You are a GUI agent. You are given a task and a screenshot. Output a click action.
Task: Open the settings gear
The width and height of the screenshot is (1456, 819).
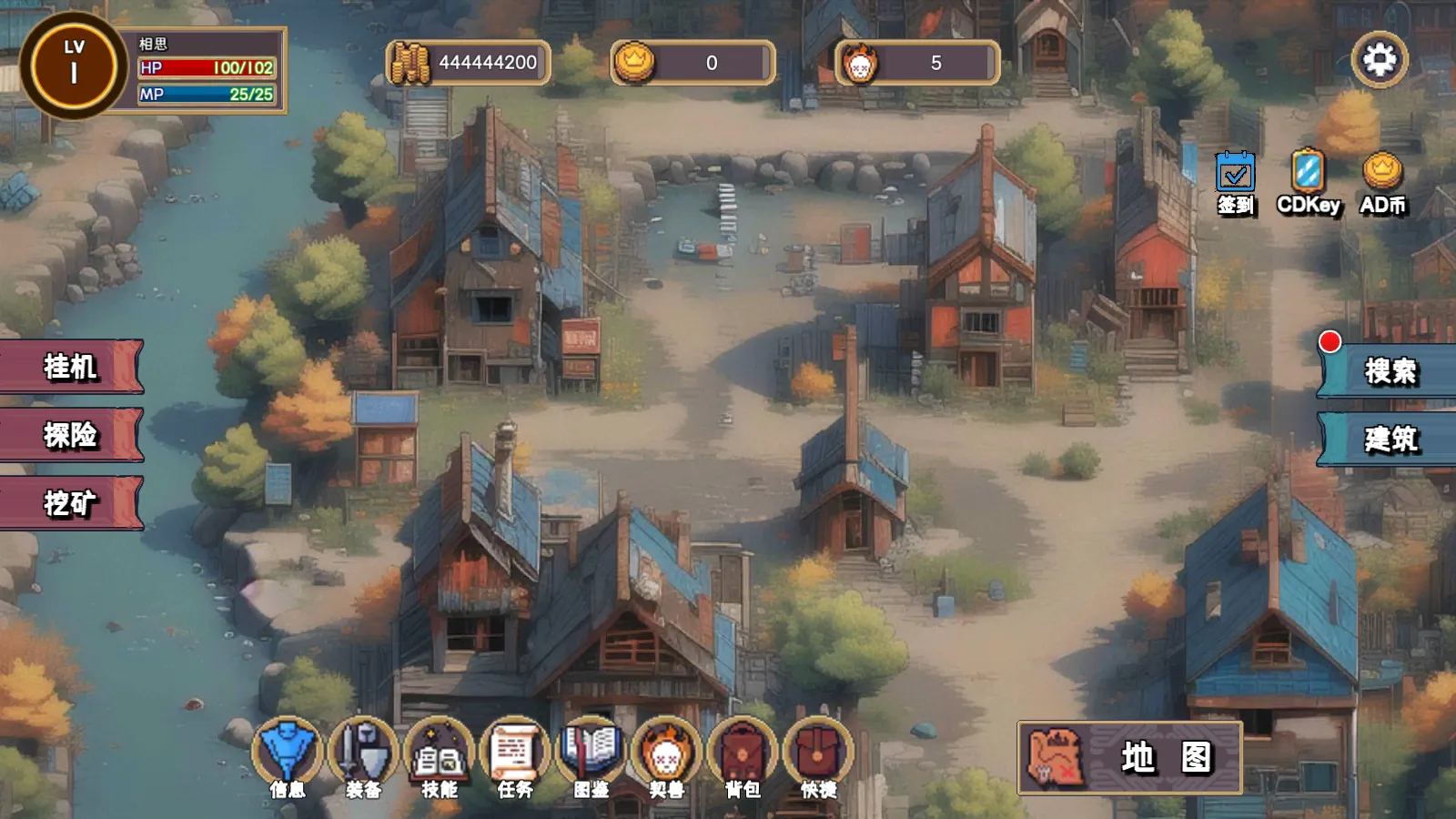1380,60
